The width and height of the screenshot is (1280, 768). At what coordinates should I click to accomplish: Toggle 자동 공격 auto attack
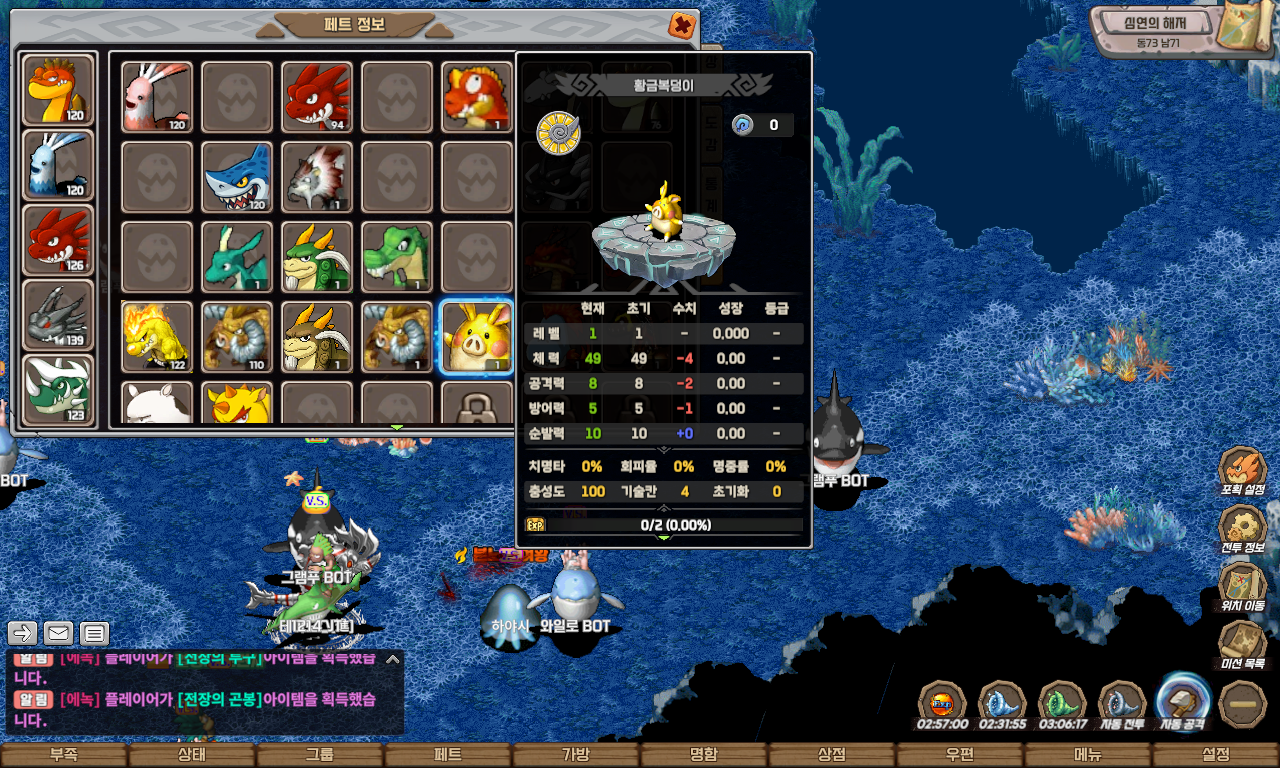click(x=1183, y=700)
